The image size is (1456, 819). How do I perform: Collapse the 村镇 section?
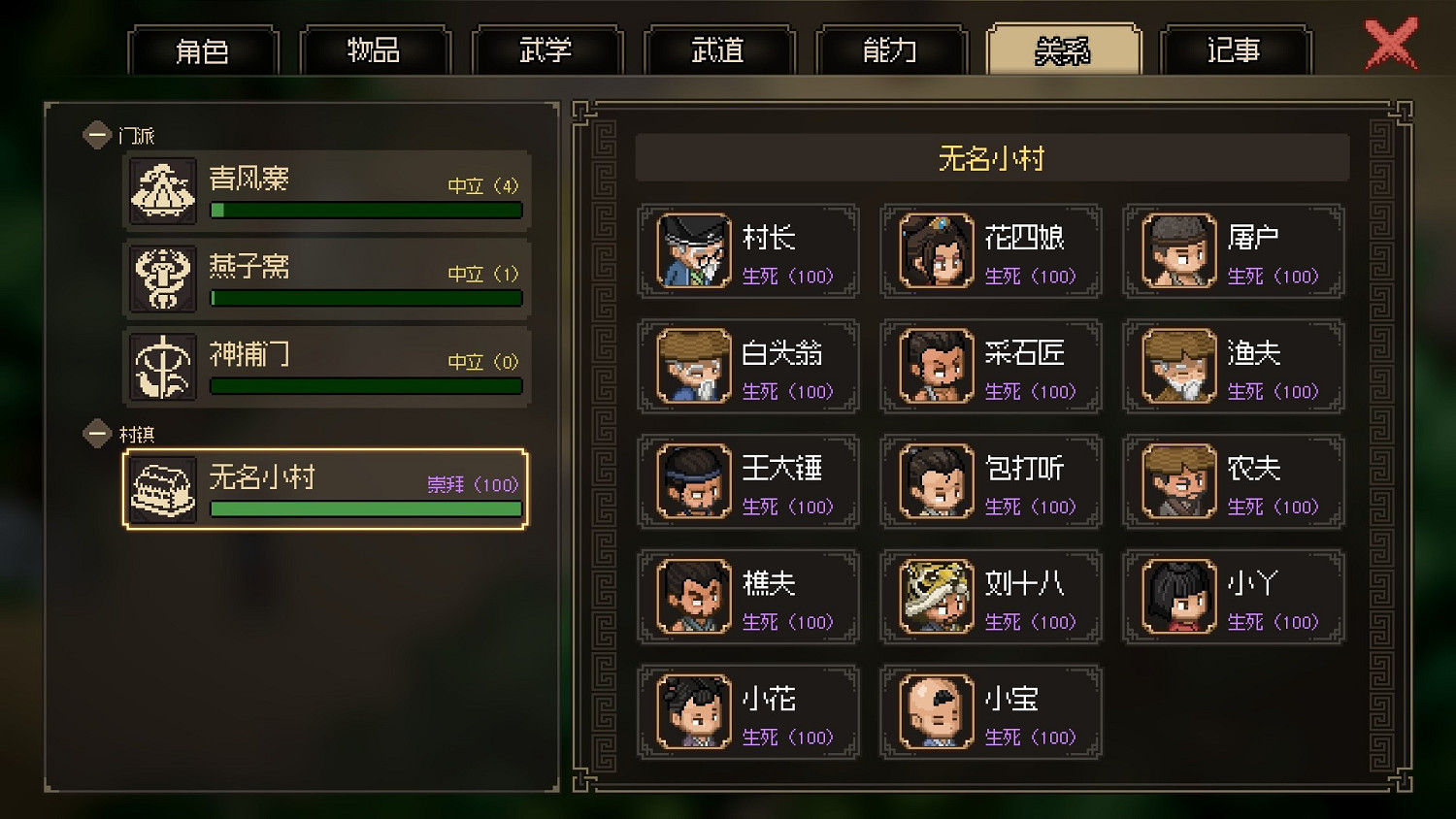96,434
